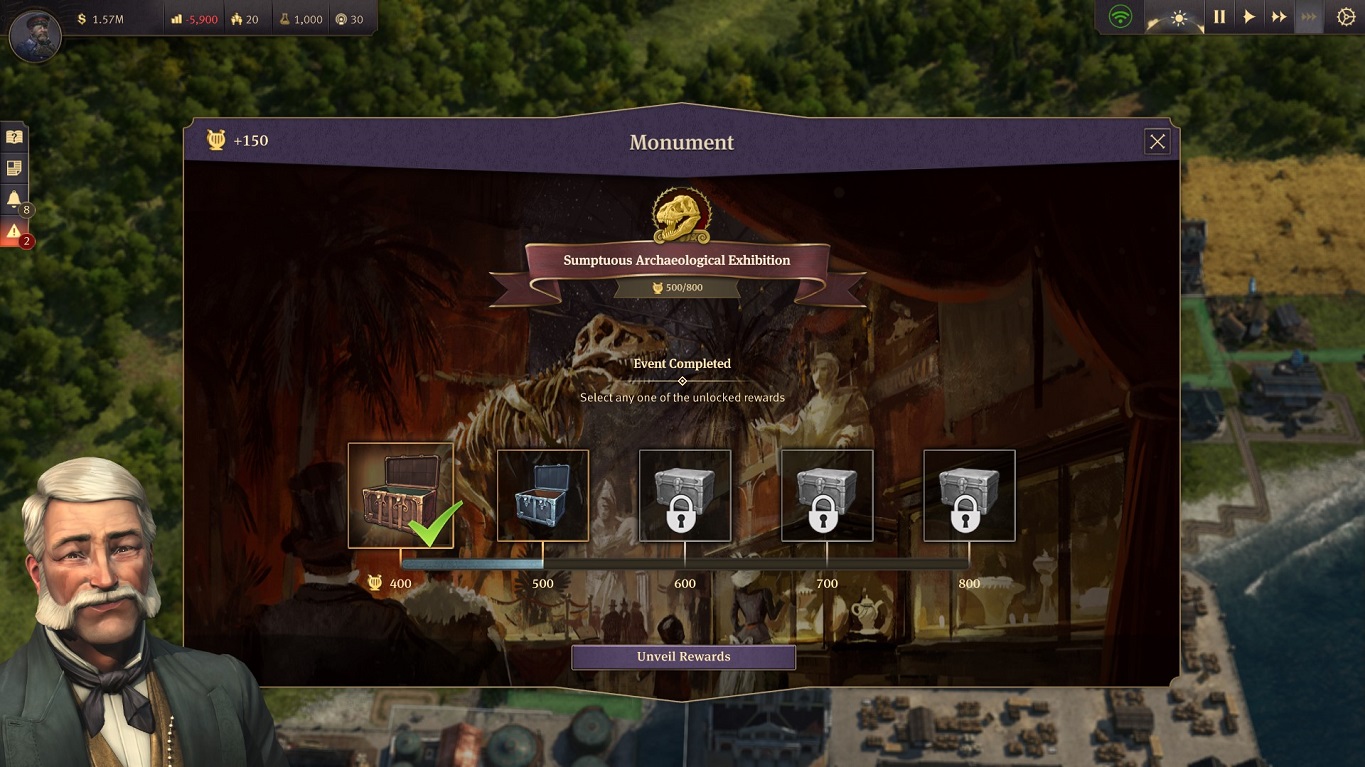The image size is (1365, 767).
Task: Choose the 500 attractiveness blue chest reward
Action: pyautogui.click(x=543, y=495)
